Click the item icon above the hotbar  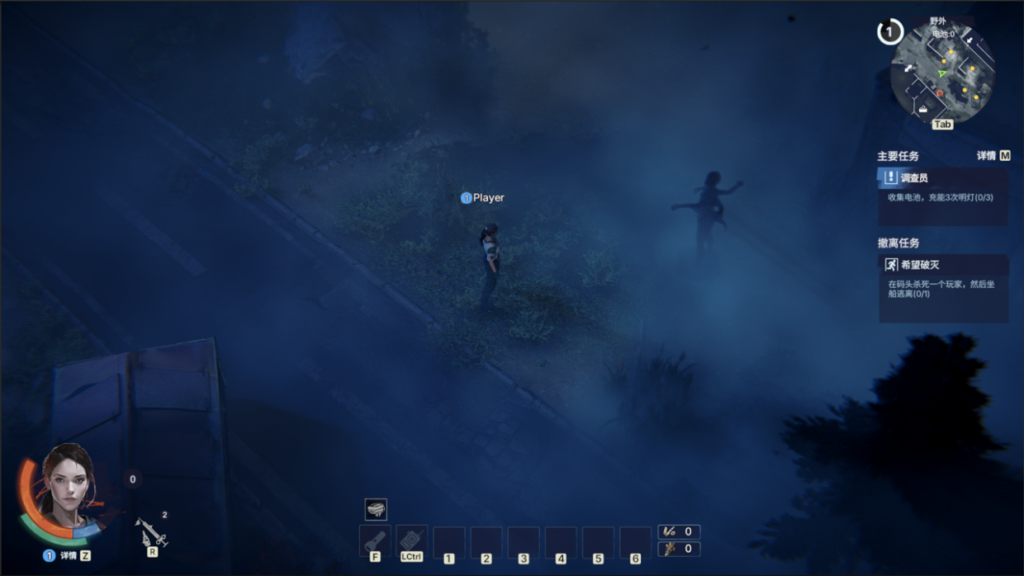(x=375, y=509)
